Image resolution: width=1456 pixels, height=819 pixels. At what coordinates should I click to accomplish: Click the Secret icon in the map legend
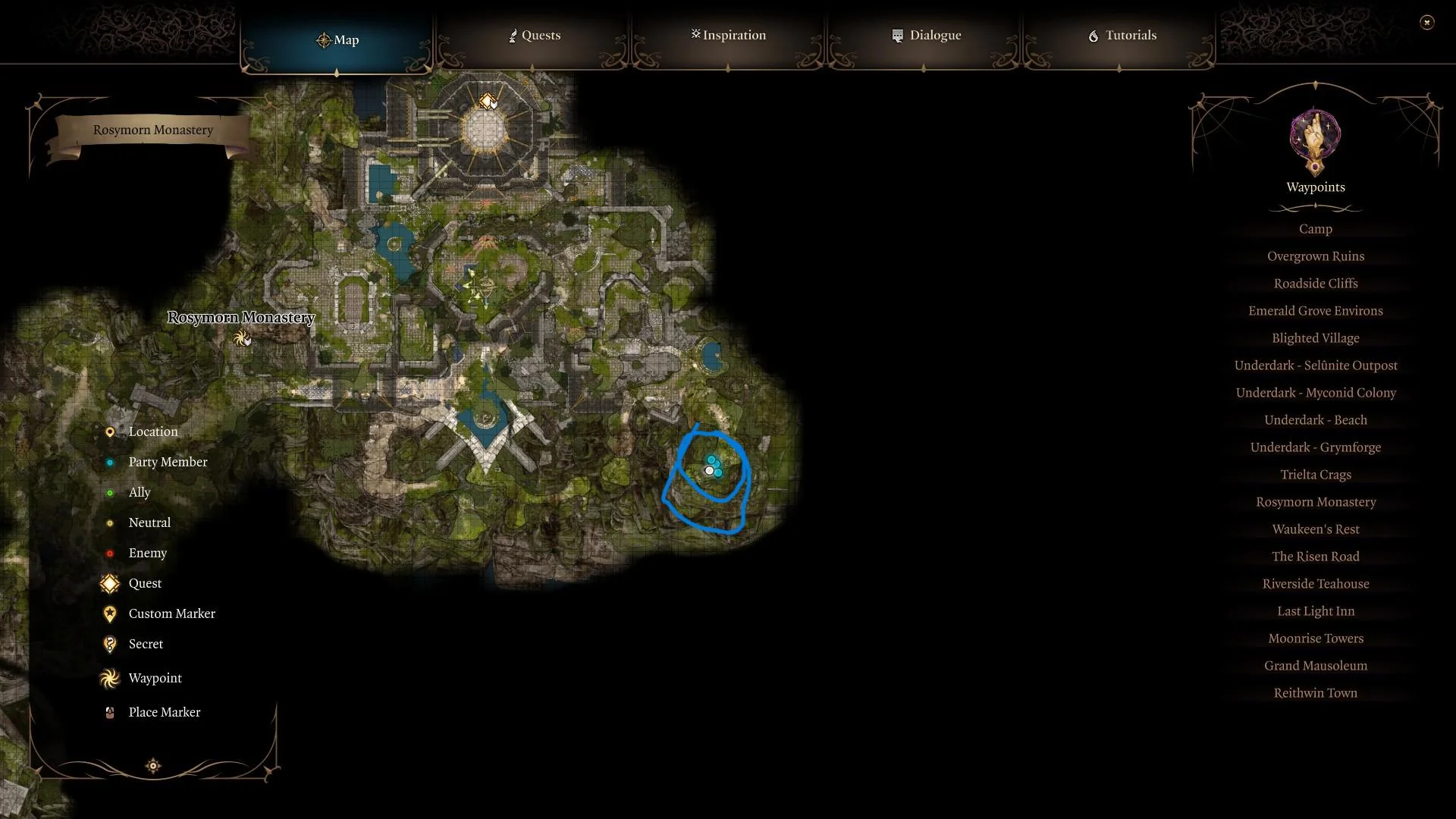[x=110, y=644]
